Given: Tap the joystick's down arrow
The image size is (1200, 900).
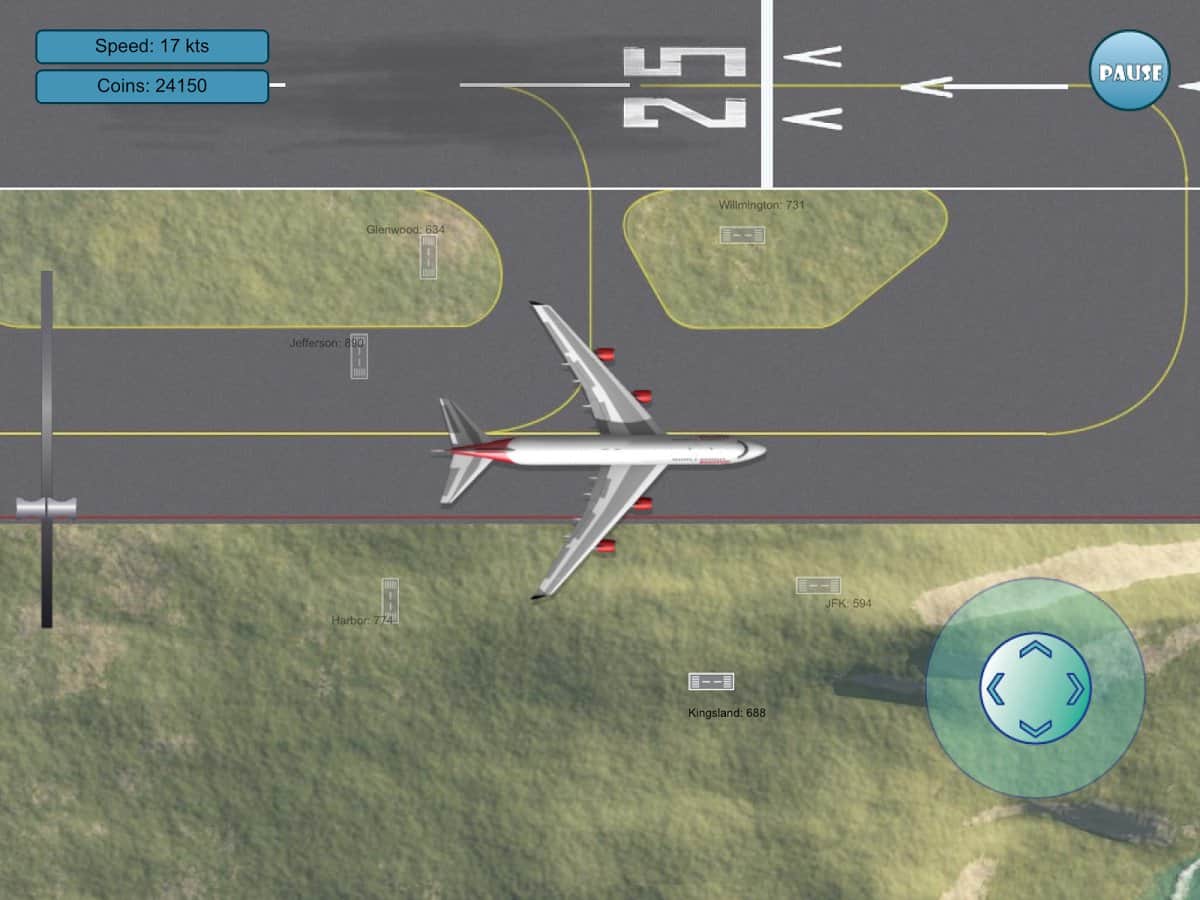Looking at the screenshot, I should pos(1035,727).
